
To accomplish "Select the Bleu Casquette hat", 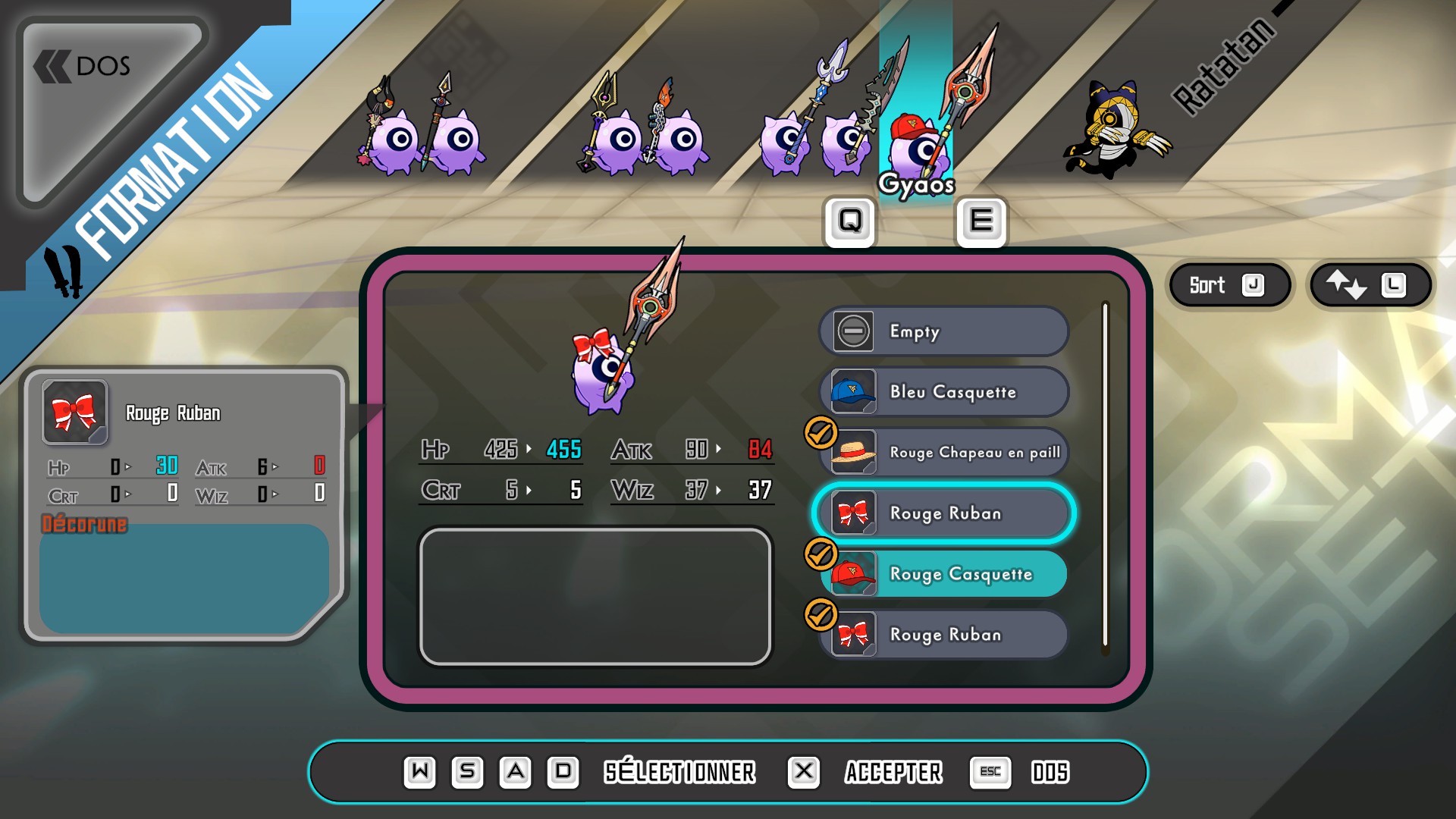I will tap(943, 392).
